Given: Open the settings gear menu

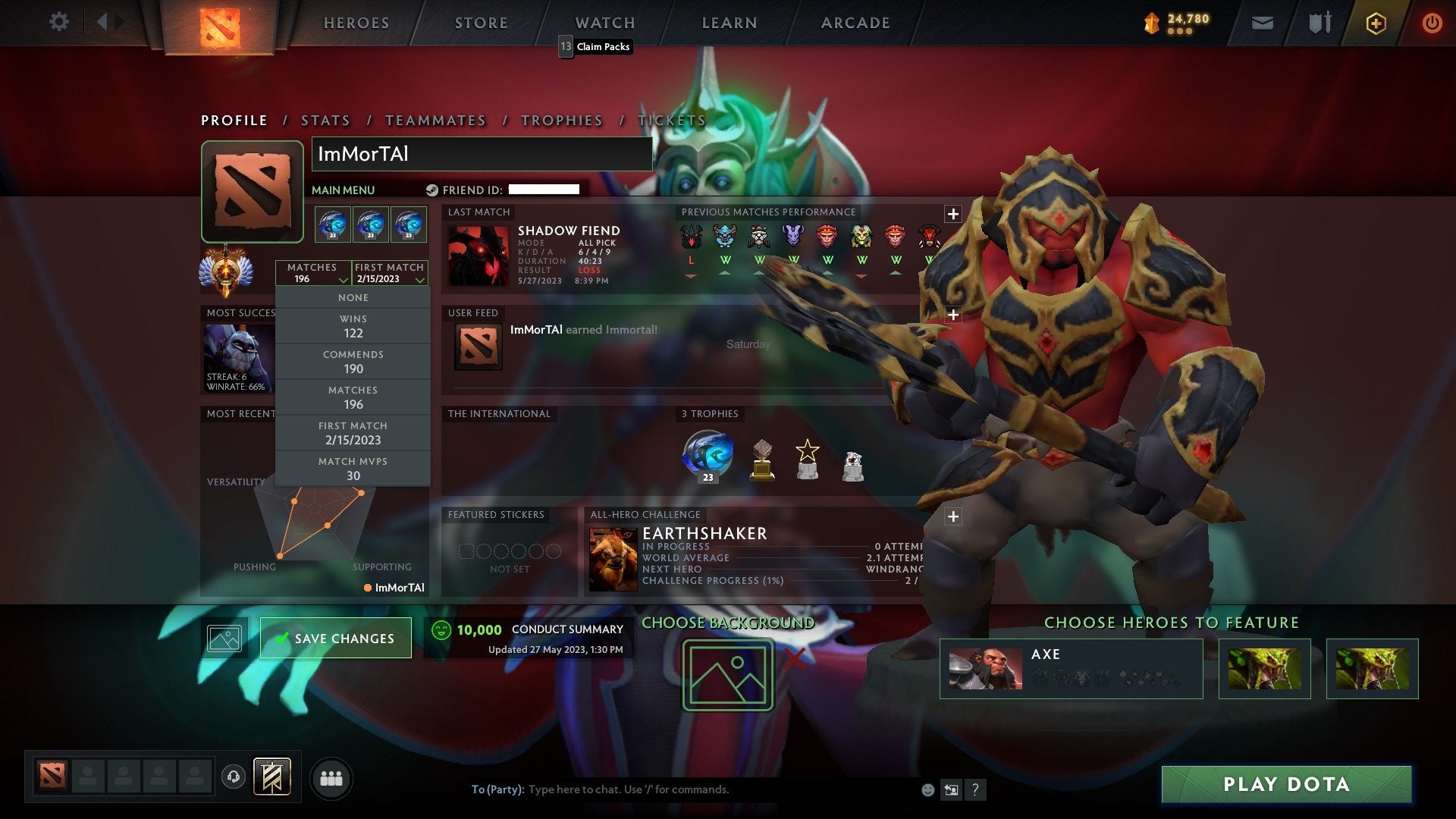Looking at the screenshot, I should 59,22.
